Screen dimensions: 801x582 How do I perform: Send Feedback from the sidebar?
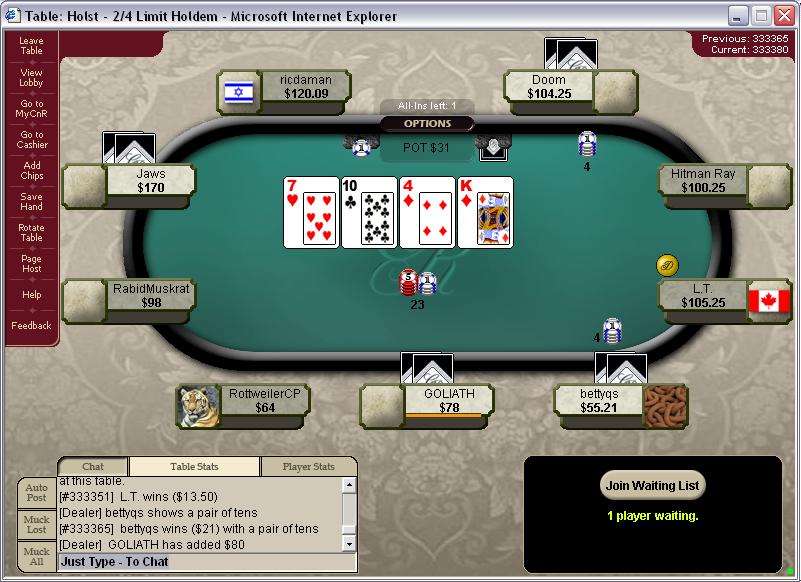pos(31,326)
